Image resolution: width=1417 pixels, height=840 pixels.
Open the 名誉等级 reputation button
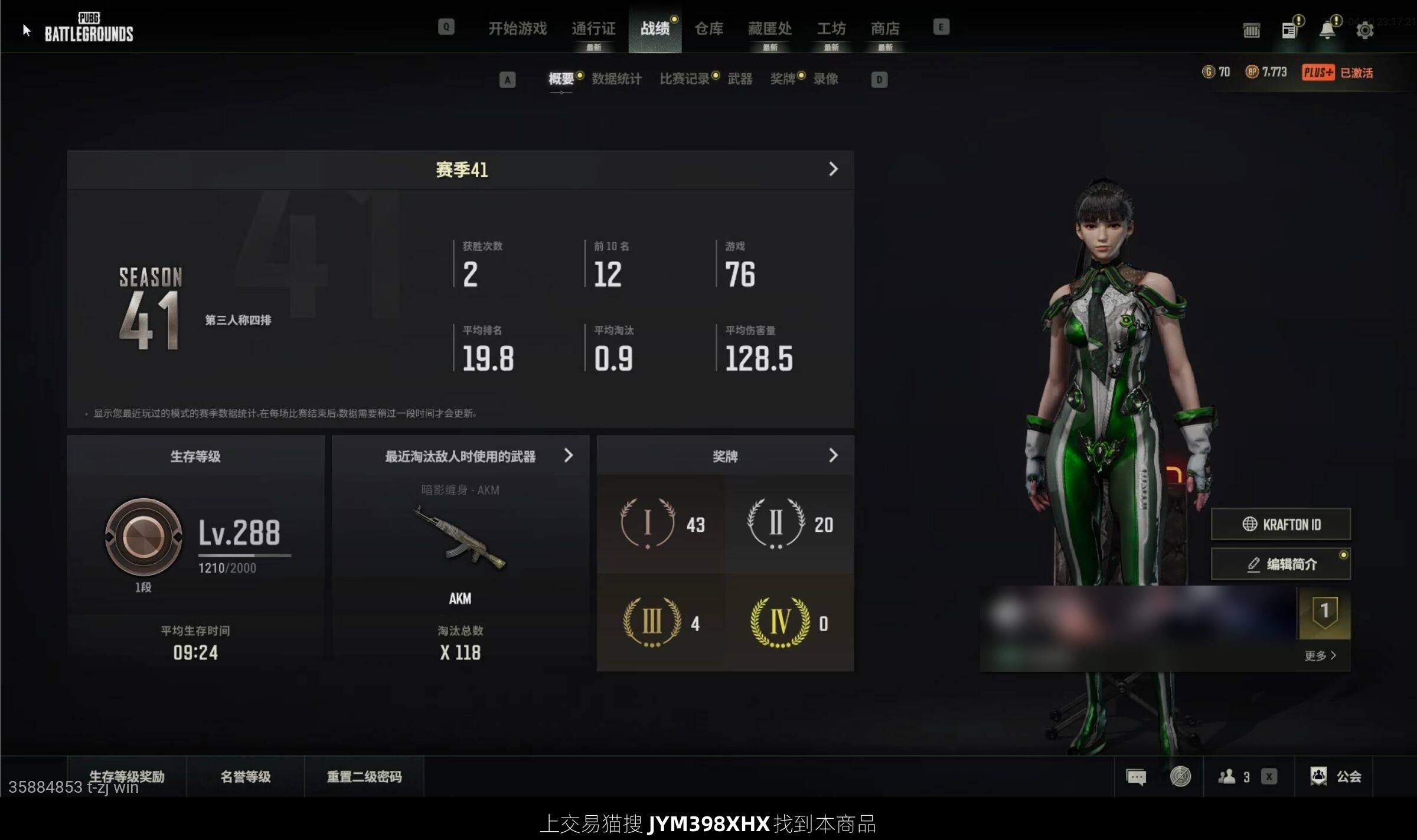tap(246, 776)
